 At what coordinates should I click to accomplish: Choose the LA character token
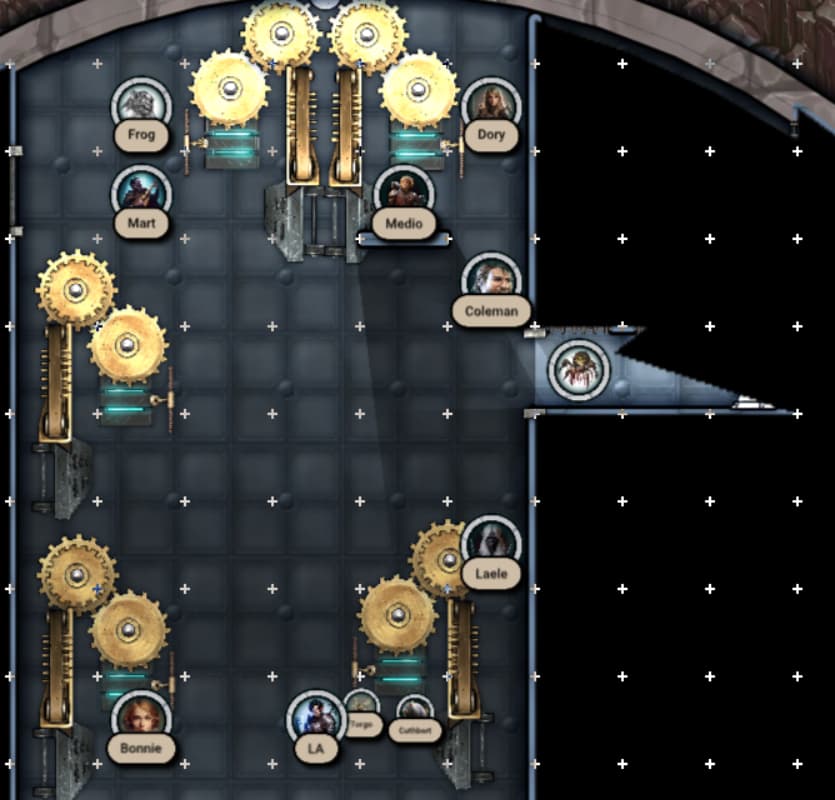click(x=316, y=718)
